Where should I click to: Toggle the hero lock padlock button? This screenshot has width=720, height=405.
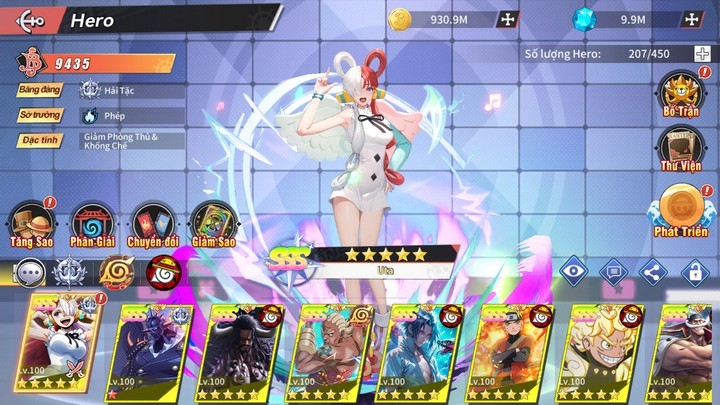coord(693,270)
